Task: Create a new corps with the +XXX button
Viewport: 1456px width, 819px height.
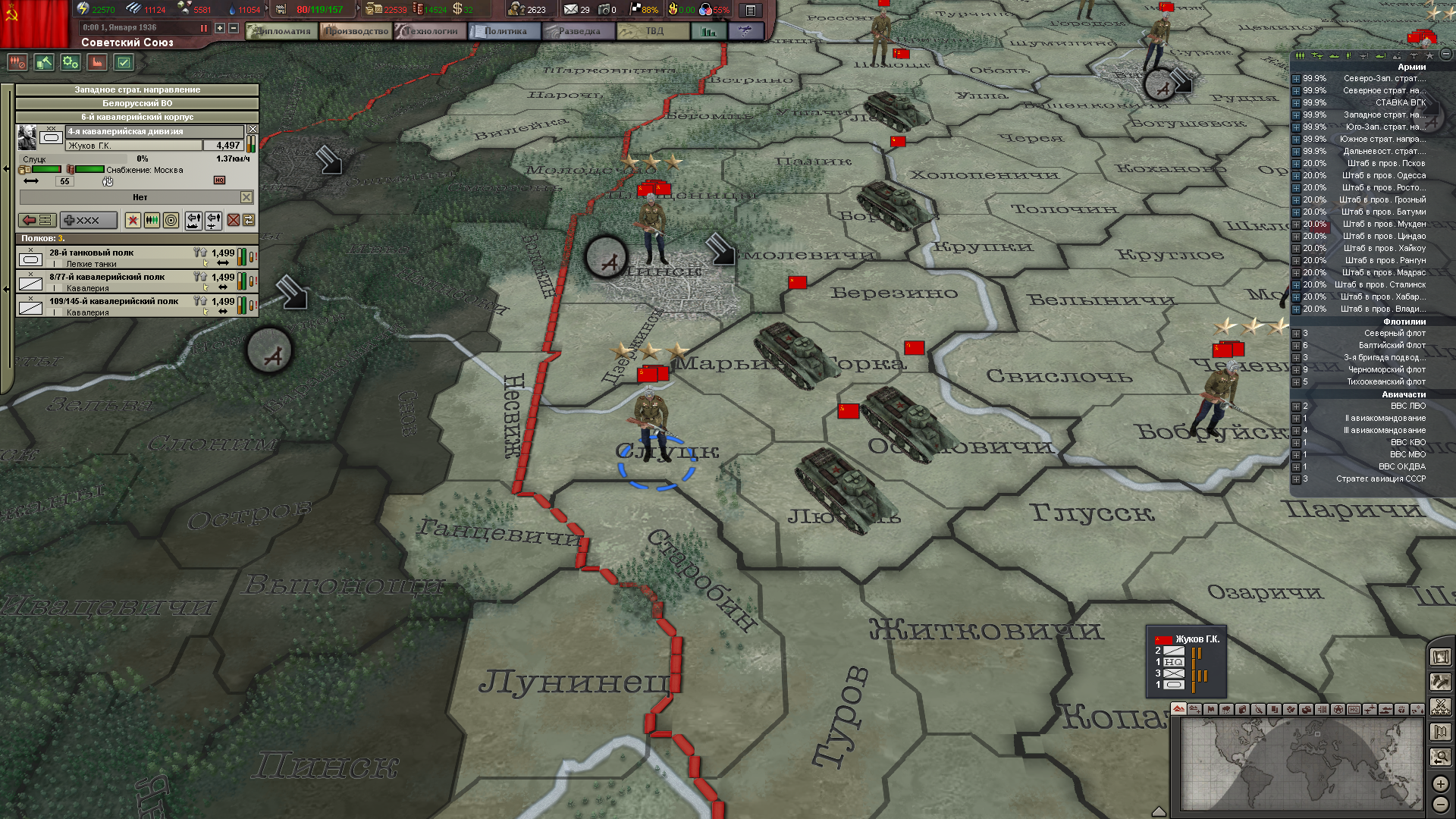Action: click(88, 220)
